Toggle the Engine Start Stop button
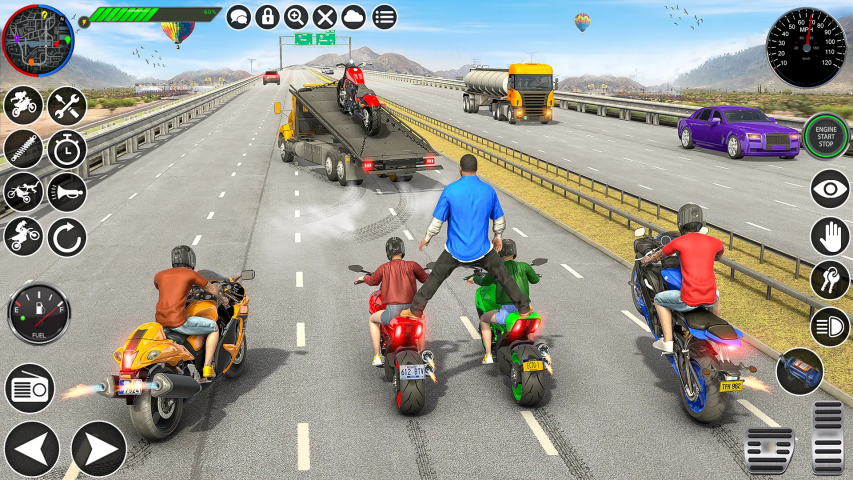853x480 pixels. coord(826,137)
